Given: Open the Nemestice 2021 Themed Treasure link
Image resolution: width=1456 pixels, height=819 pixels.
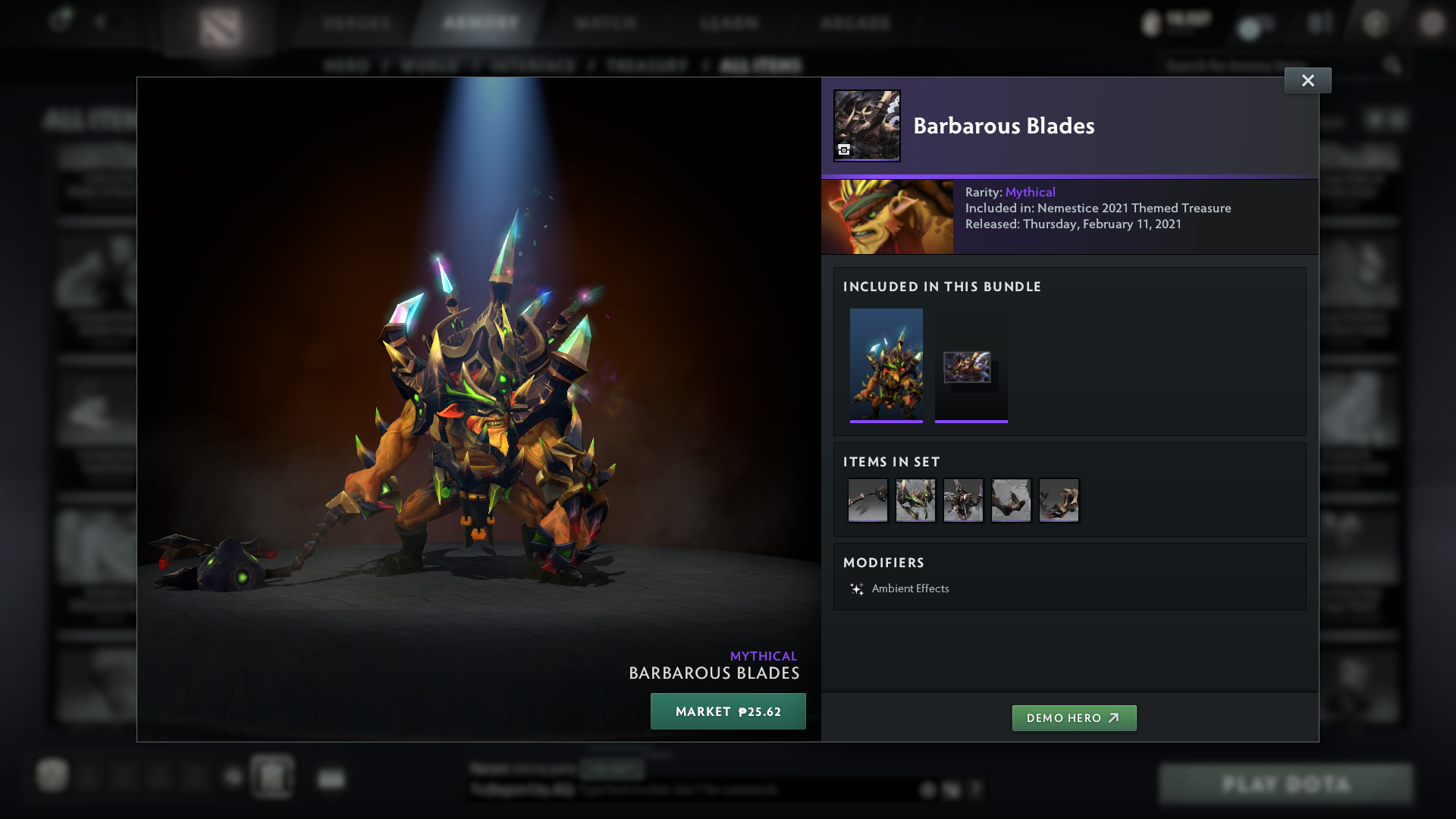Looking at the screenshot, I should click(1134, 208).
